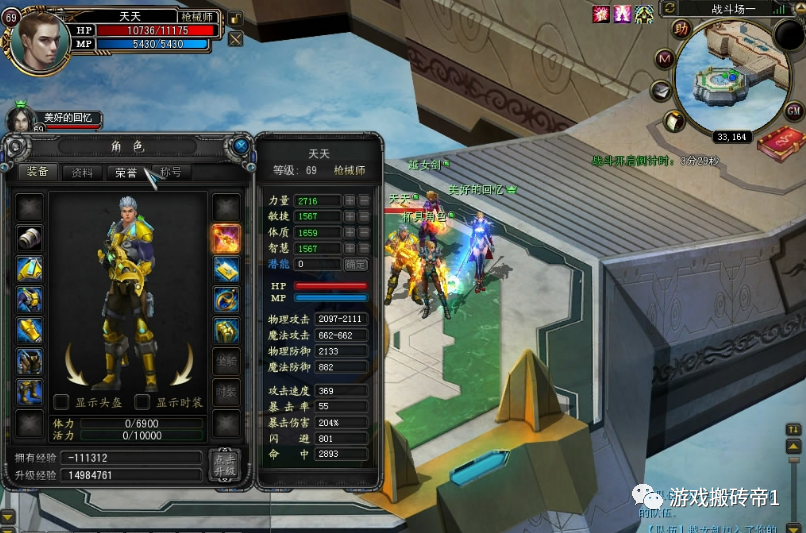Image resolution: width=806 pixels, height=533 pixels.
Task: Open the 助 assist button beside minimap
Action: pos(680,28)
